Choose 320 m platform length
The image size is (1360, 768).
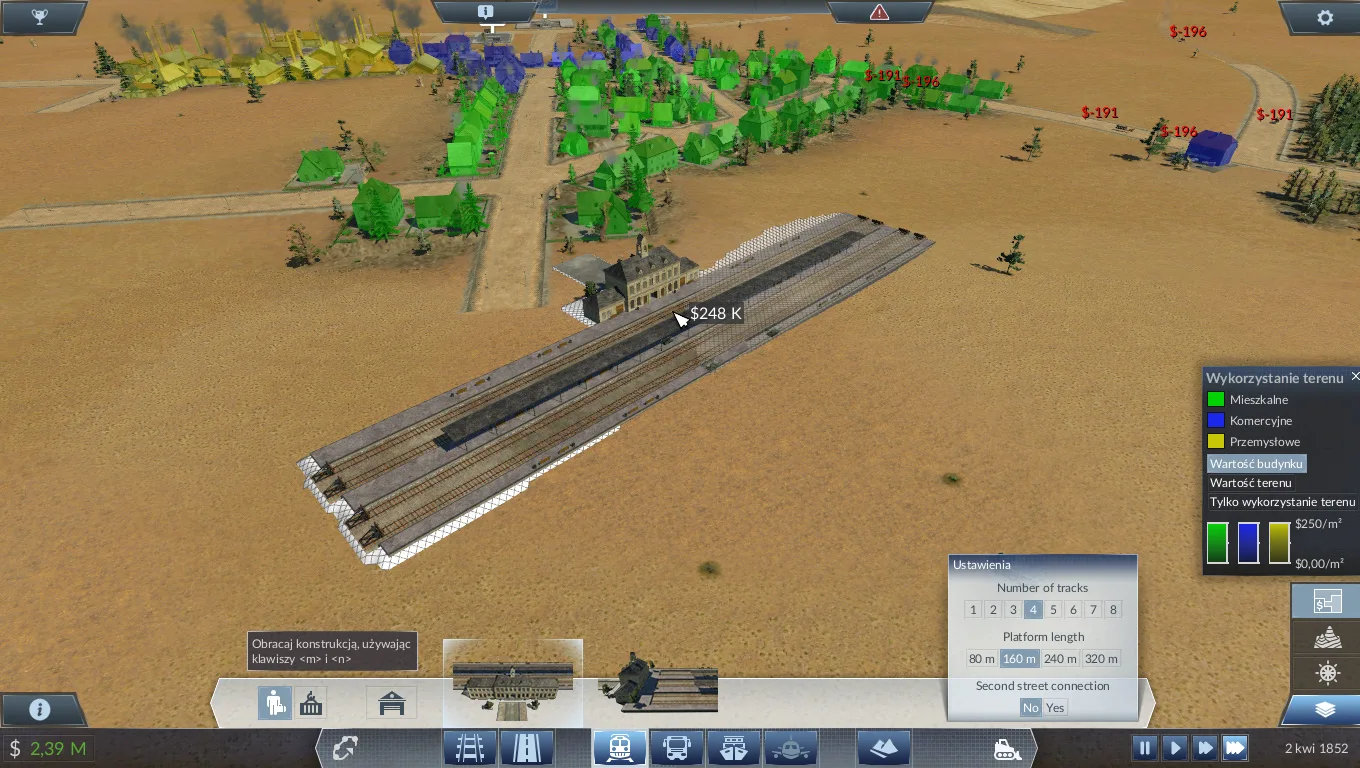1101,658
